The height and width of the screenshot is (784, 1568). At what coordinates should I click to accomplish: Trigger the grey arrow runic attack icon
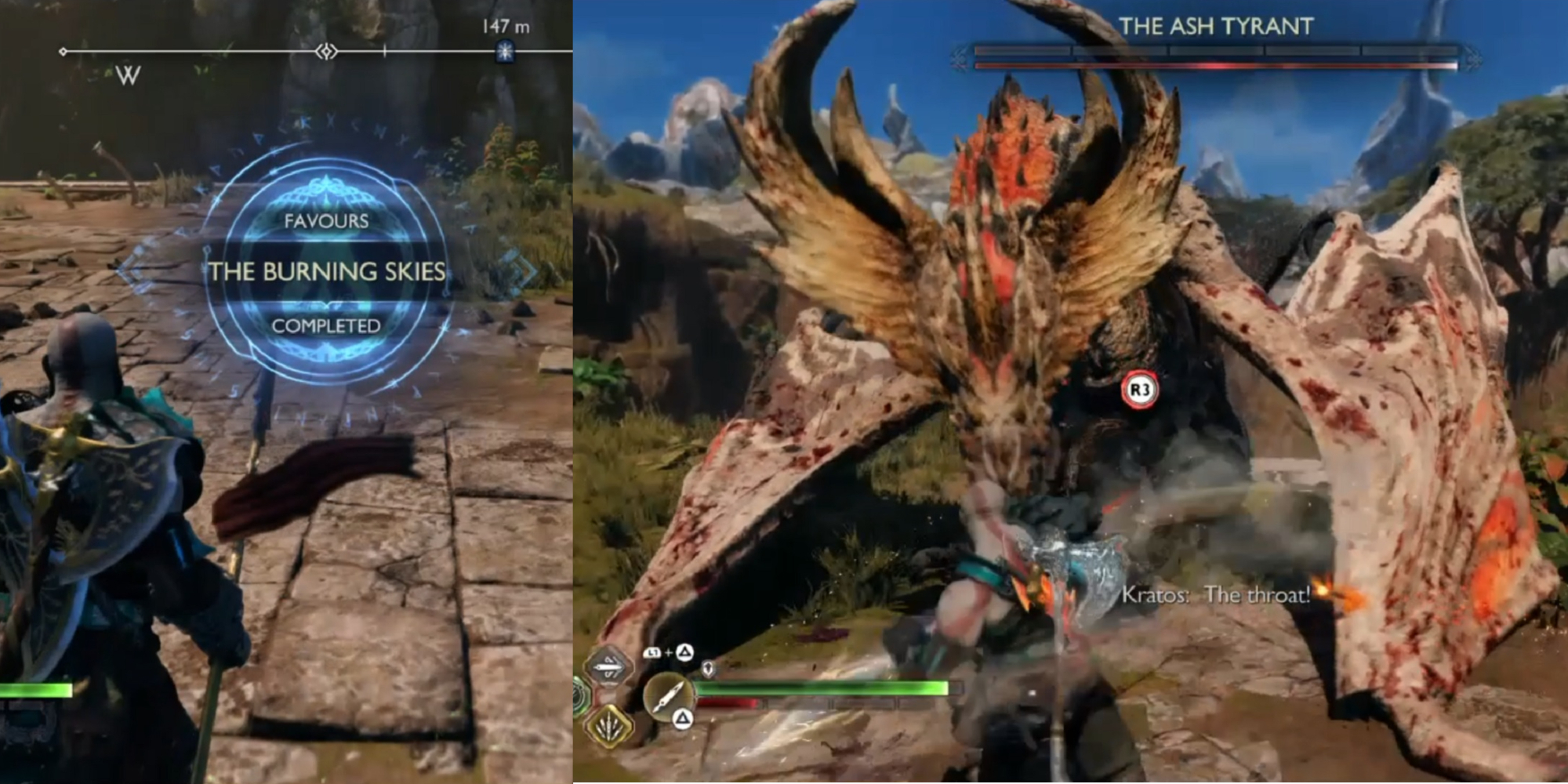(608, 667)
